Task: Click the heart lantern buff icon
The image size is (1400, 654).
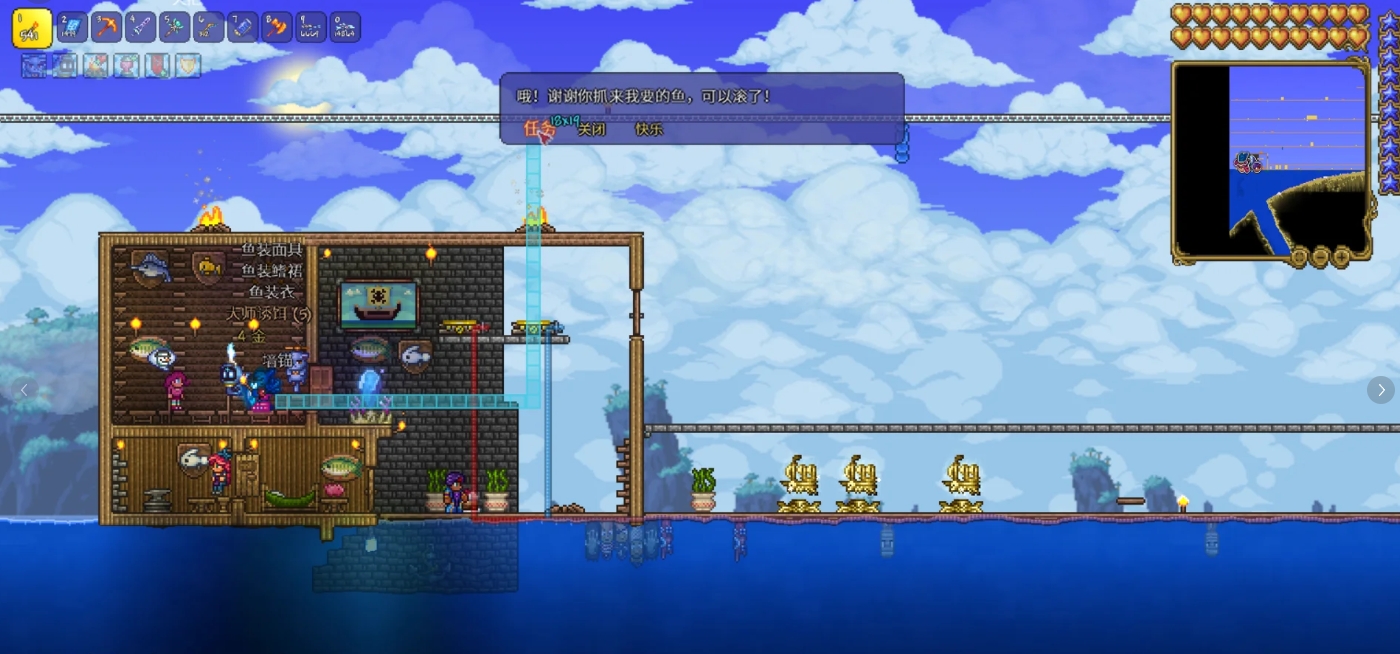Action: click(x=127, y=66)
